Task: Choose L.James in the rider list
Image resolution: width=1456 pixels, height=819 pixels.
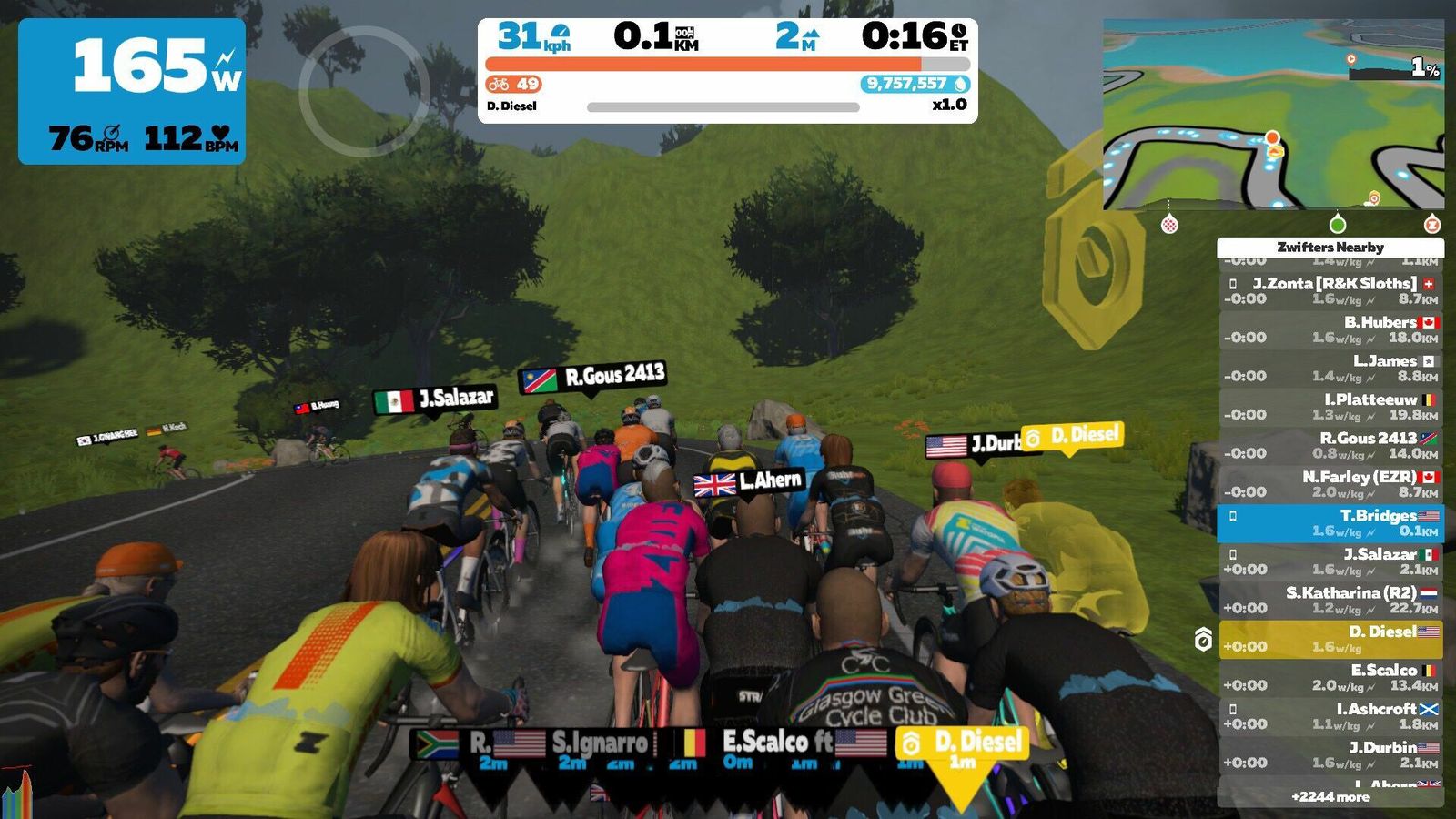Action: (1330, 369)
